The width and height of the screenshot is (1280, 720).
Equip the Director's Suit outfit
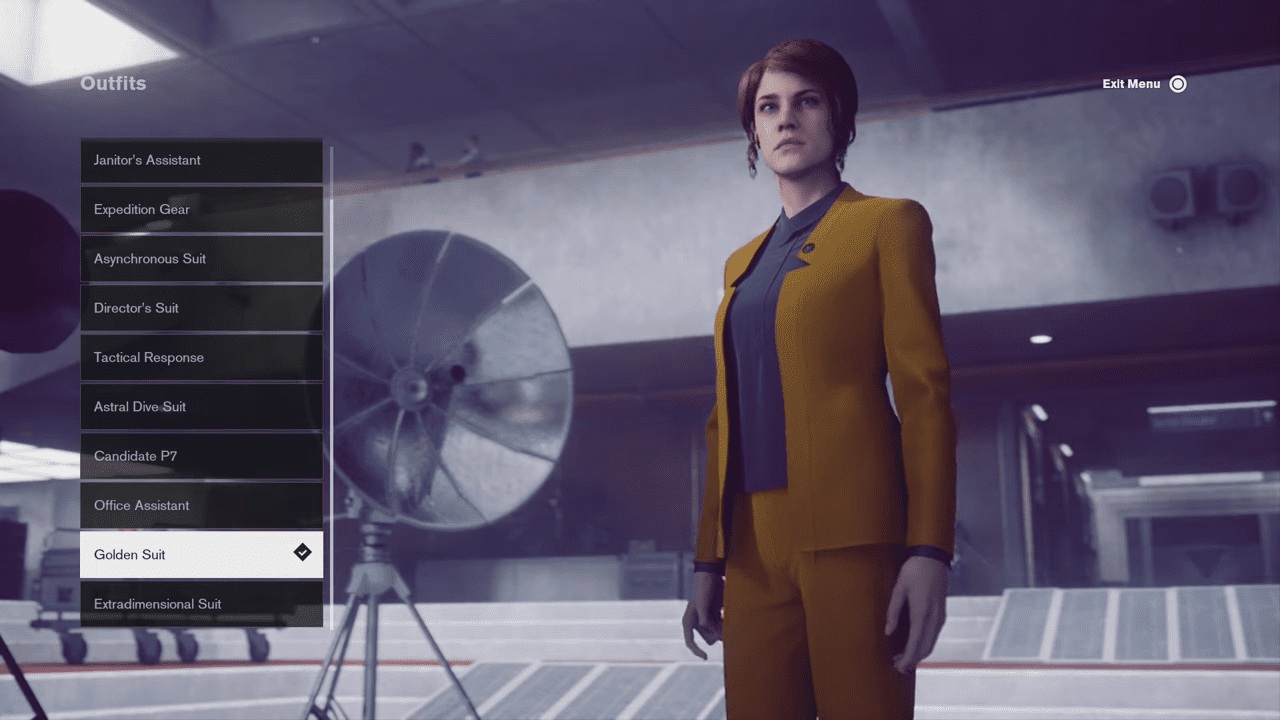coord(201,308)
